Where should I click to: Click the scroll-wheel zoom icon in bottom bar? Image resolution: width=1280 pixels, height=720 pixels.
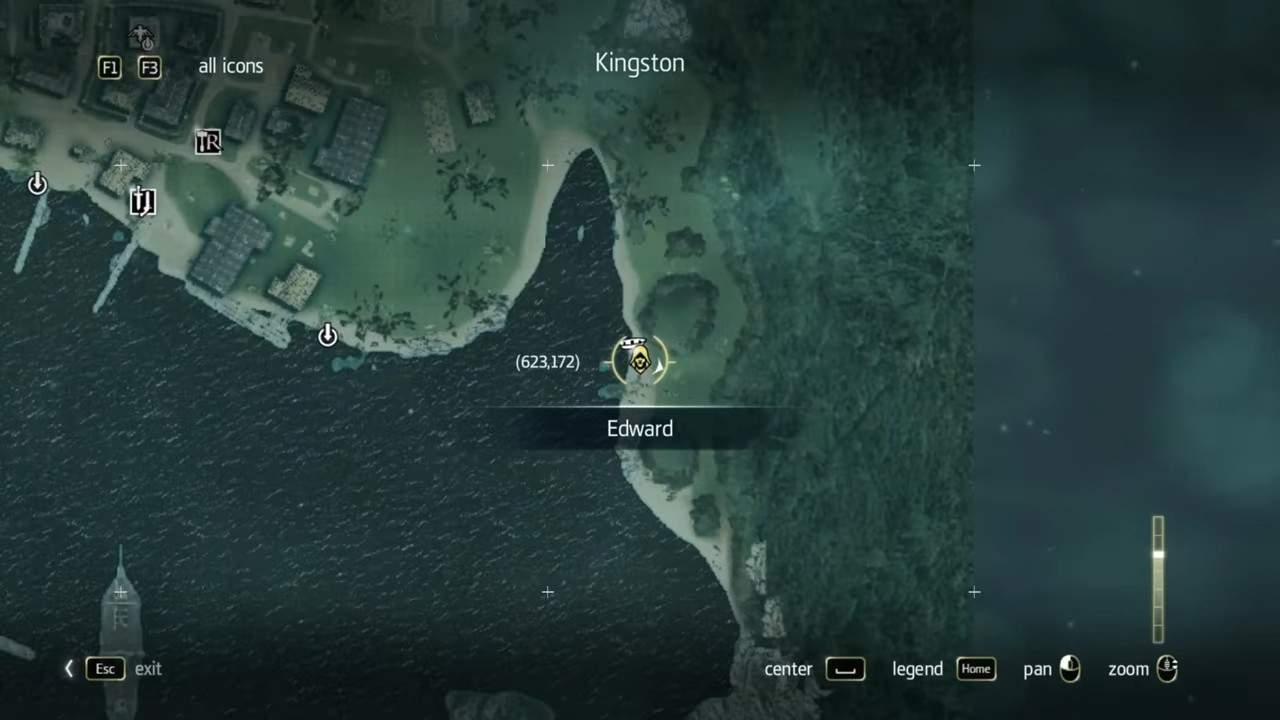pos(1168,669)
